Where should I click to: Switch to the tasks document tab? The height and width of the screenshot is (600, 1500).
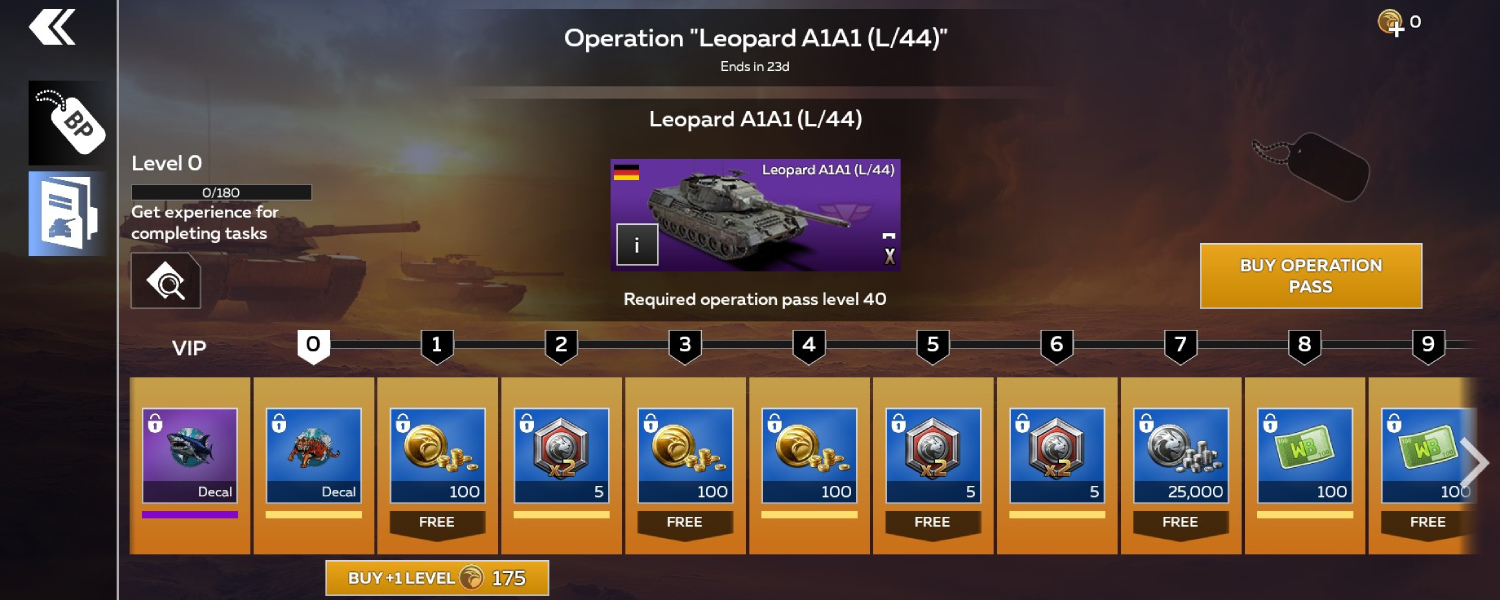coord(67,213)
